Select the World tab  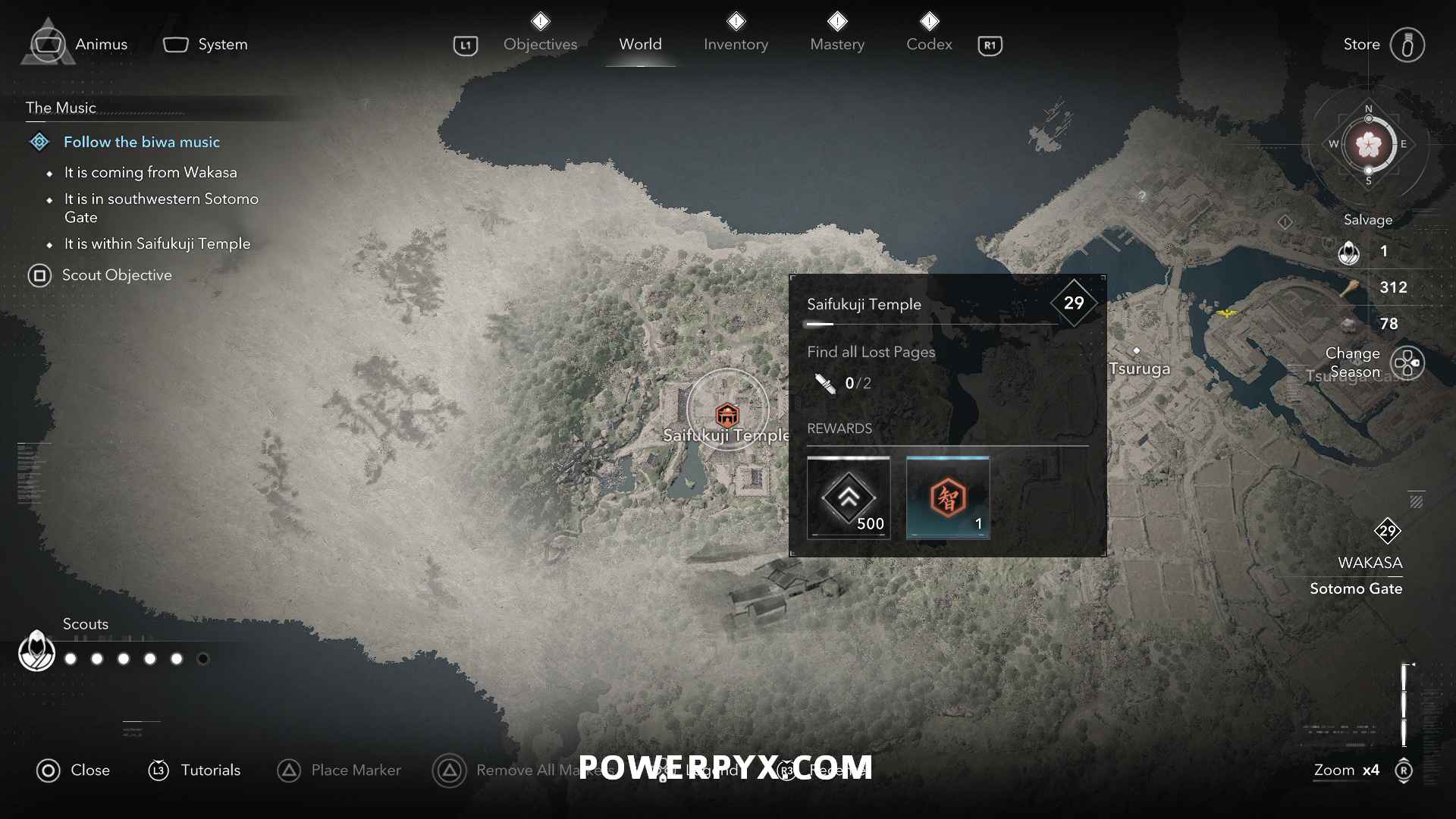point(640,44)
